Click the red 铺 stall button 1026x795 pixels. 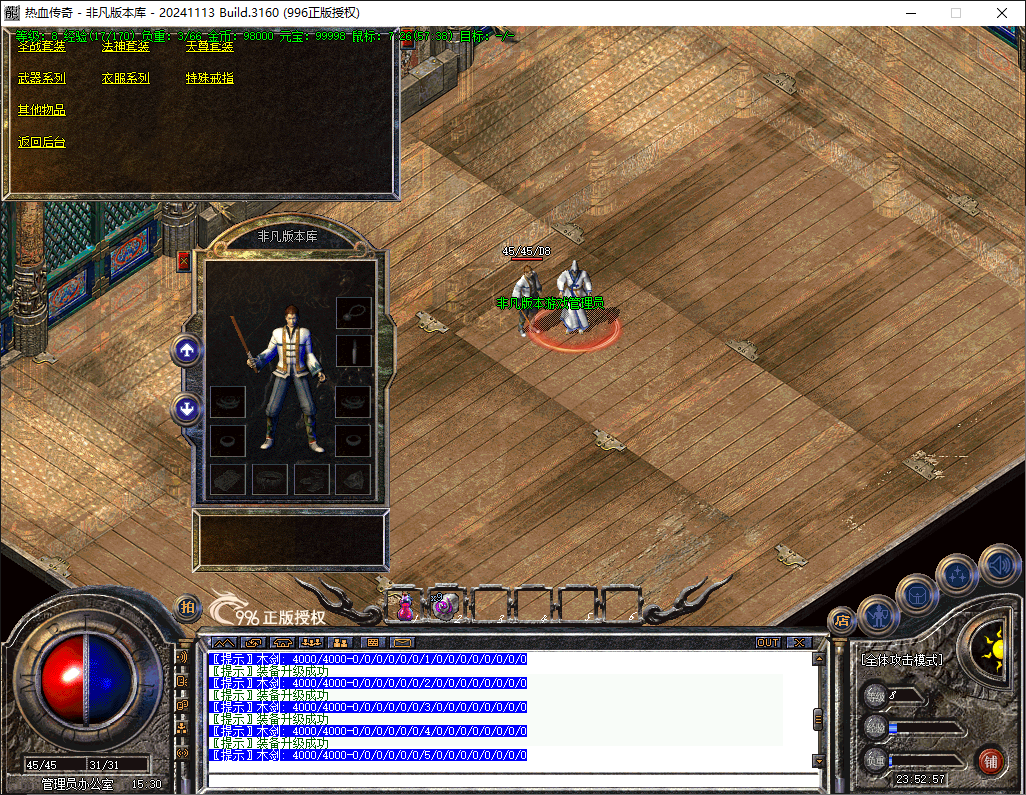point(990,759)
